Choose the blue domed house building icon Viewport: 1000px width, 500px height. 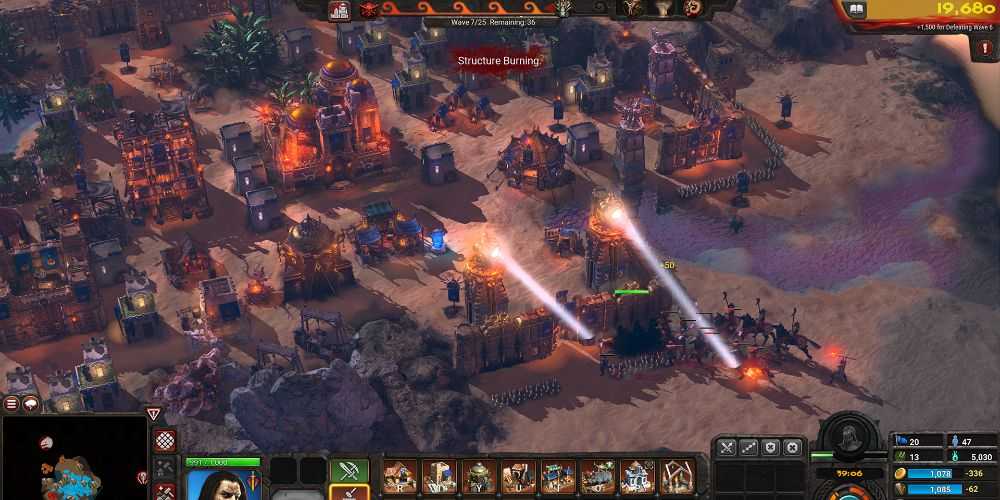[637, 476]
